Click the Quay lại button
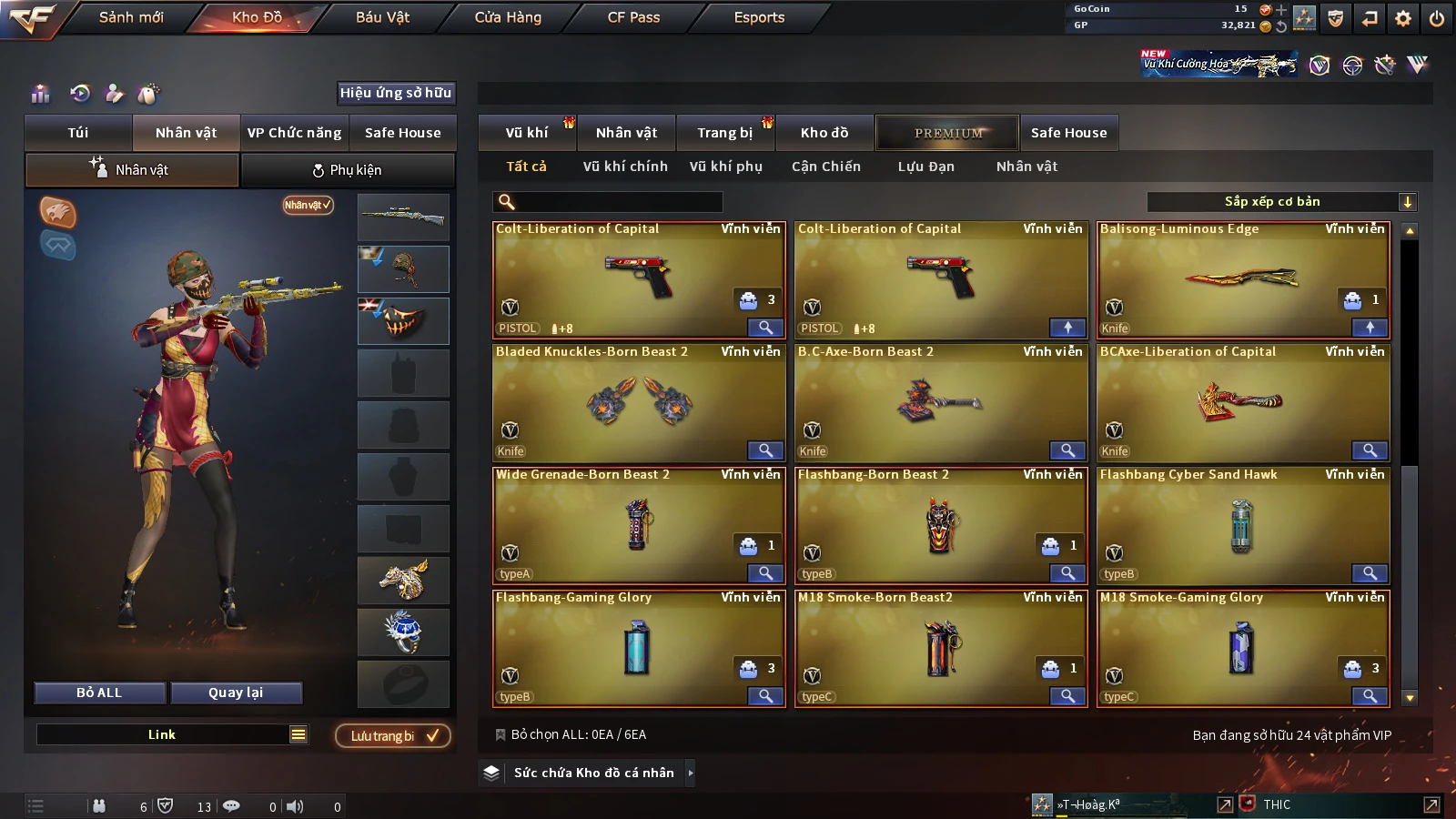Viewport: 1456px width, 819px height. (236, 693)
